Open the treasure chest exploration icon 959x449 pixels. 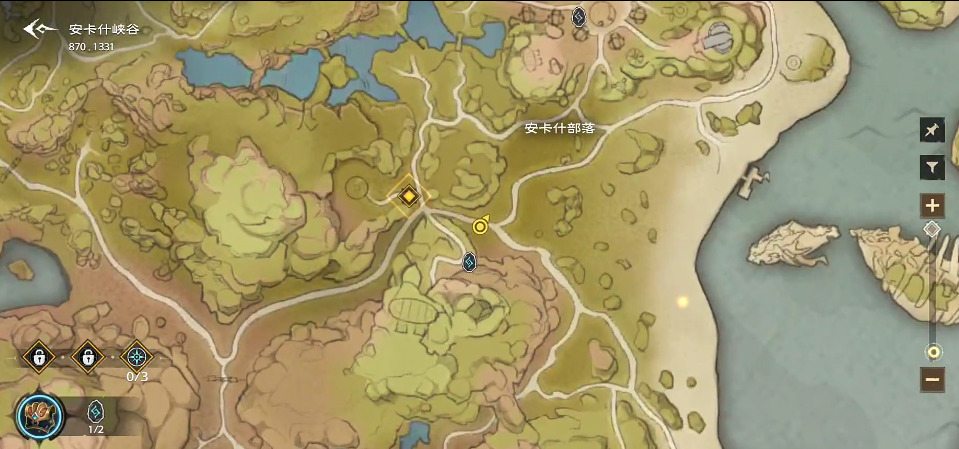(40, 415)
